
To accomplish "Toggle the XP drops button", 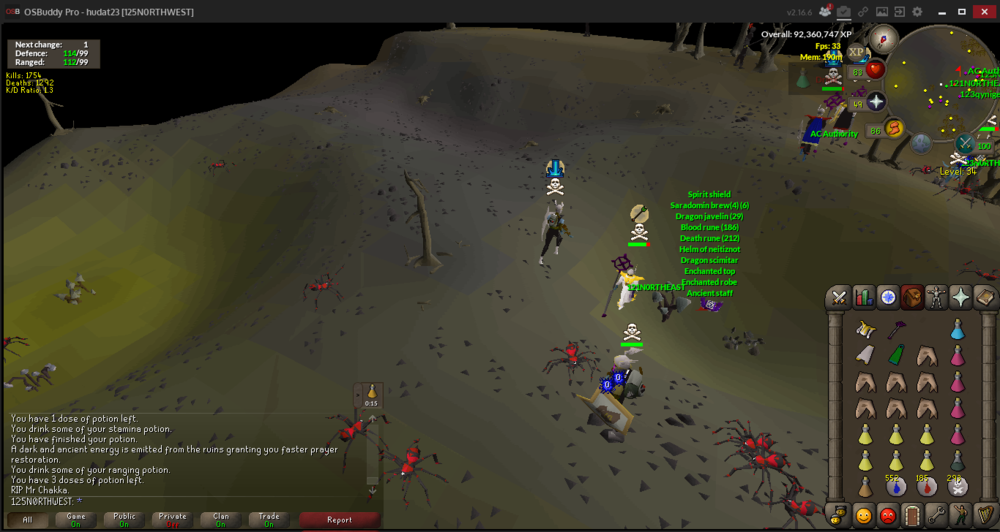I will [x=858, y=51].
